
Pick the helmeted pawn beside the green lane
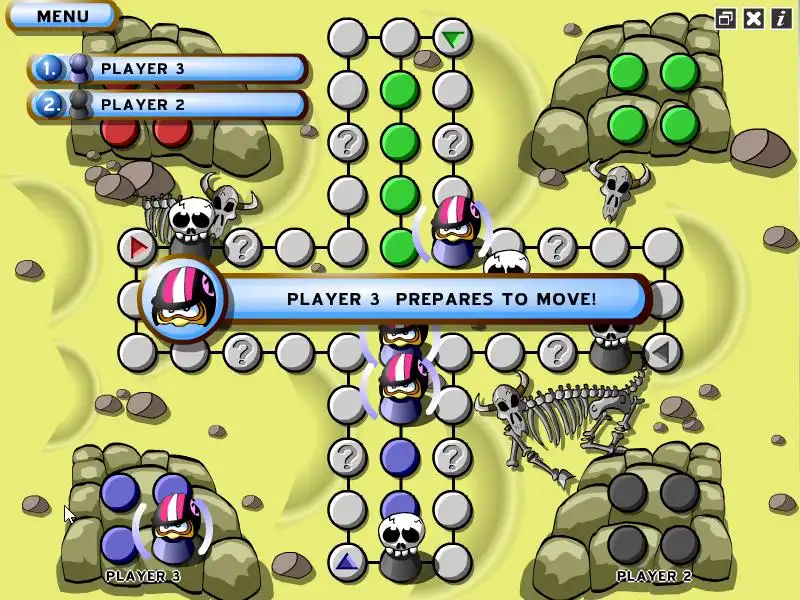coord(453,232)
